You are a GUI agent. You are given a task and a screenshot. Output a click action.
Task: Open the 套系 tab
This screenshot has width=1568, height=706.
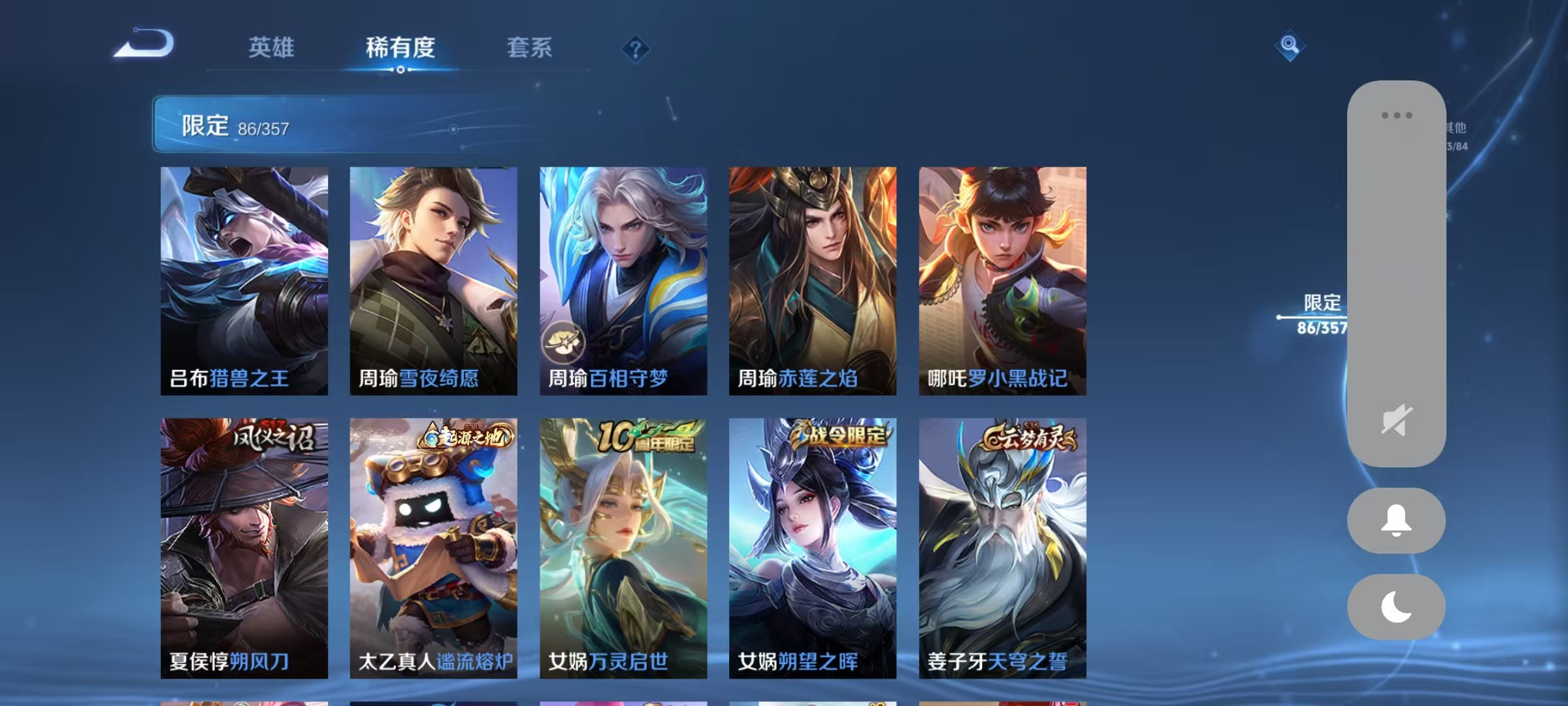tap(529, 49)
